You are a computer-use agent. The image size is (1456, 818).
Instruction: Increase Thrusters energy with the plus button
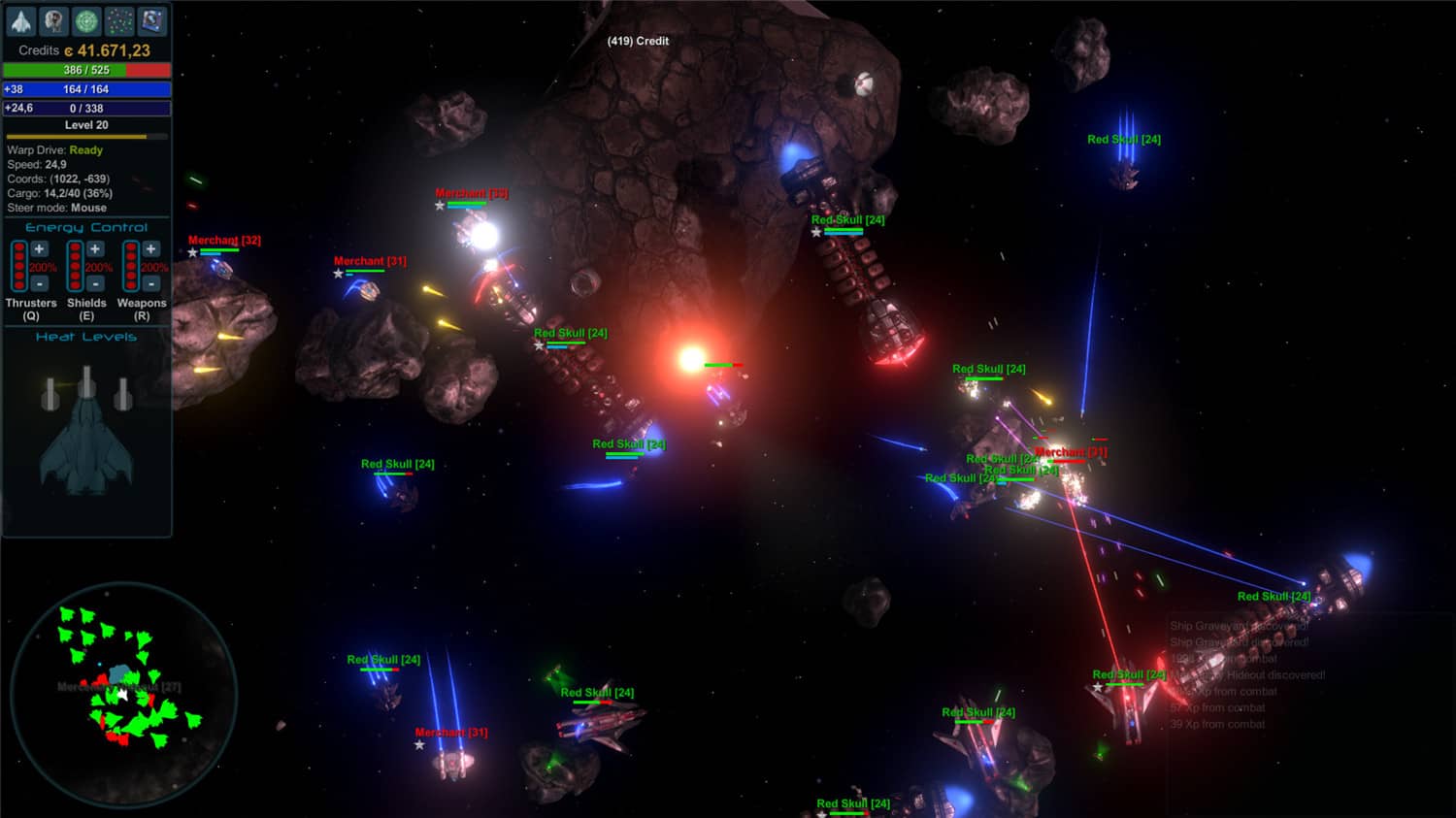point(40,249)
